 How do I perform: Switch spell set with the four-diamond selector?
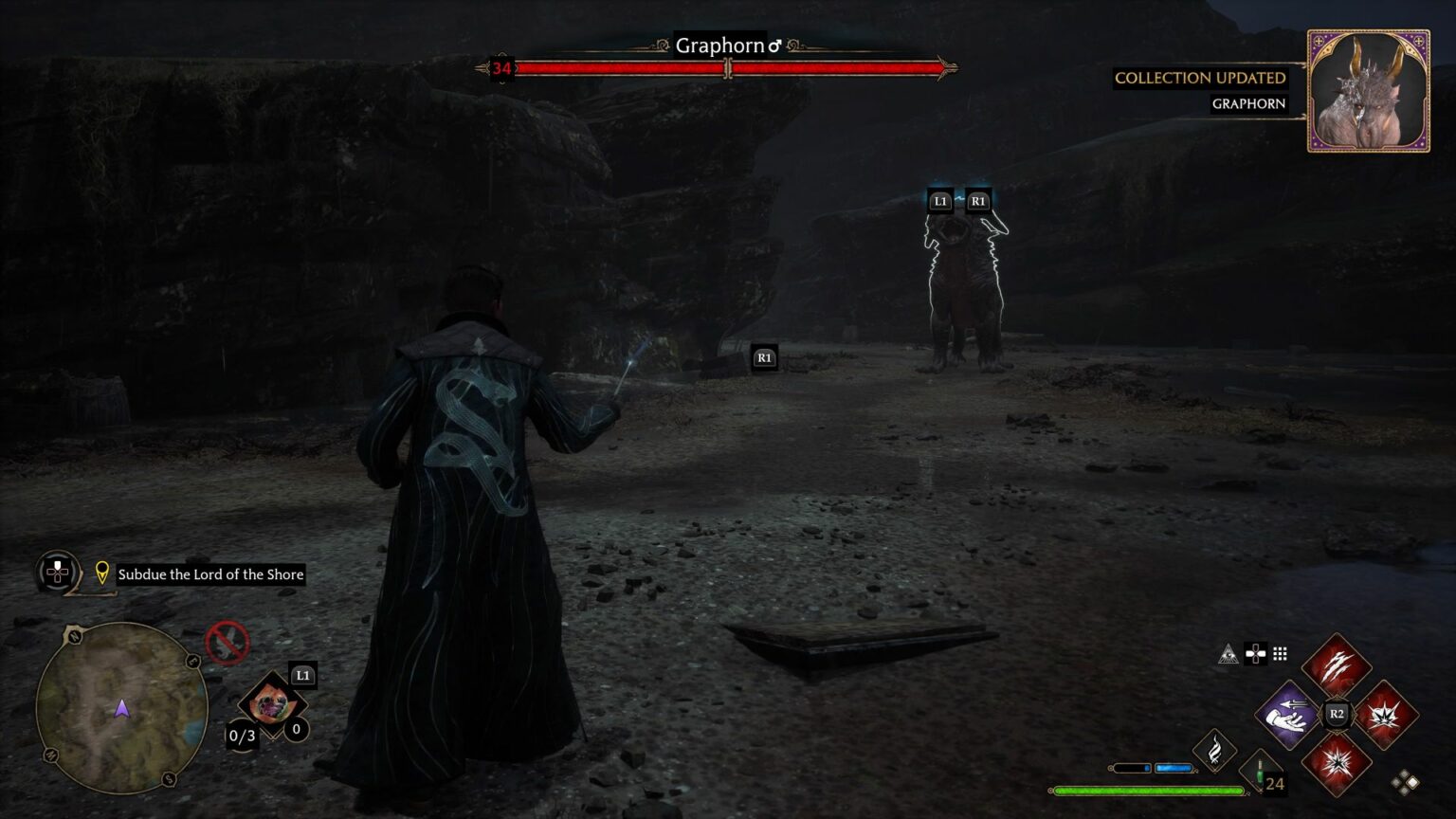[1405, 782]
